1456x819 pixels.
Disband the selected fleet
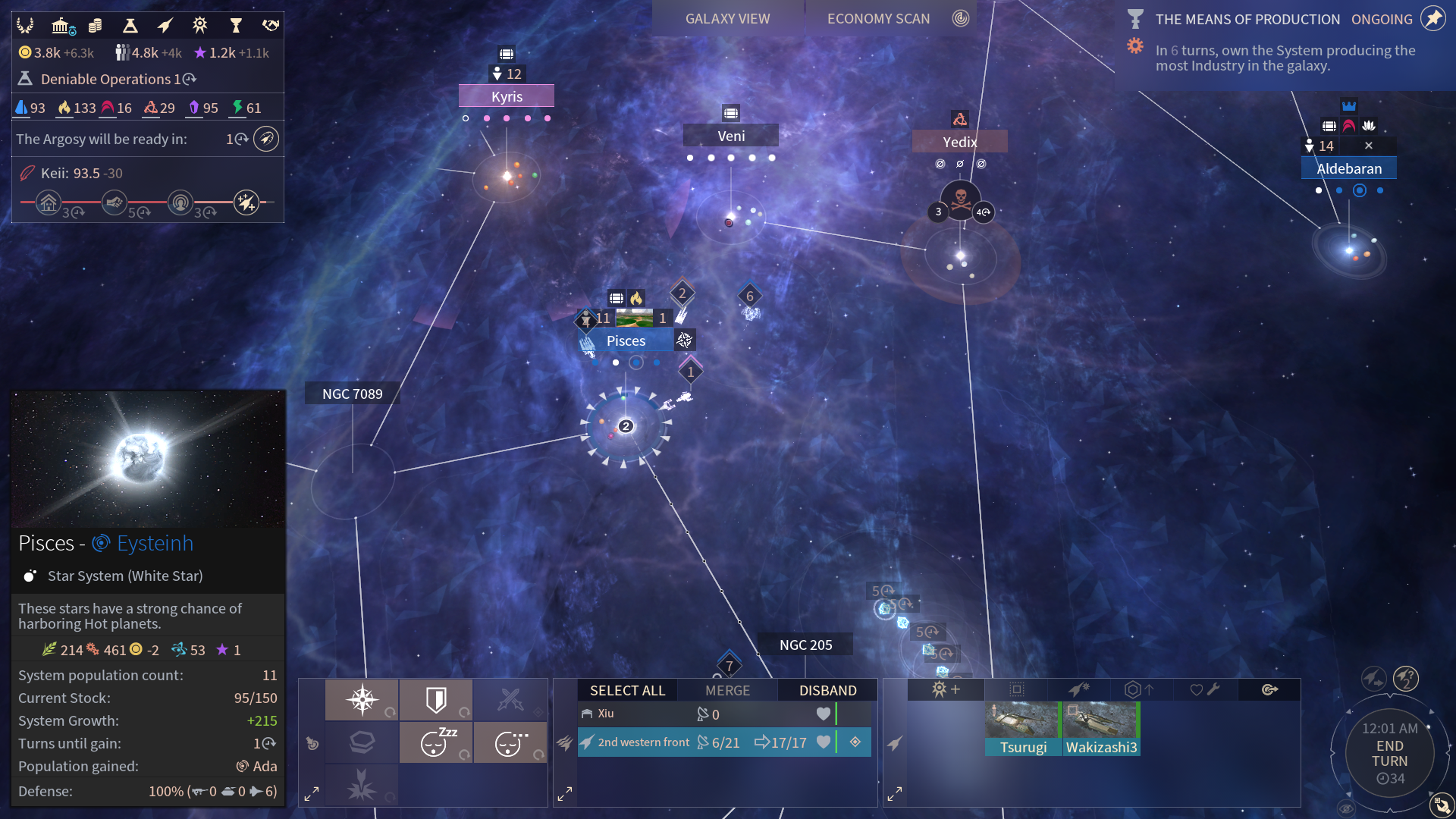[827, 690]
